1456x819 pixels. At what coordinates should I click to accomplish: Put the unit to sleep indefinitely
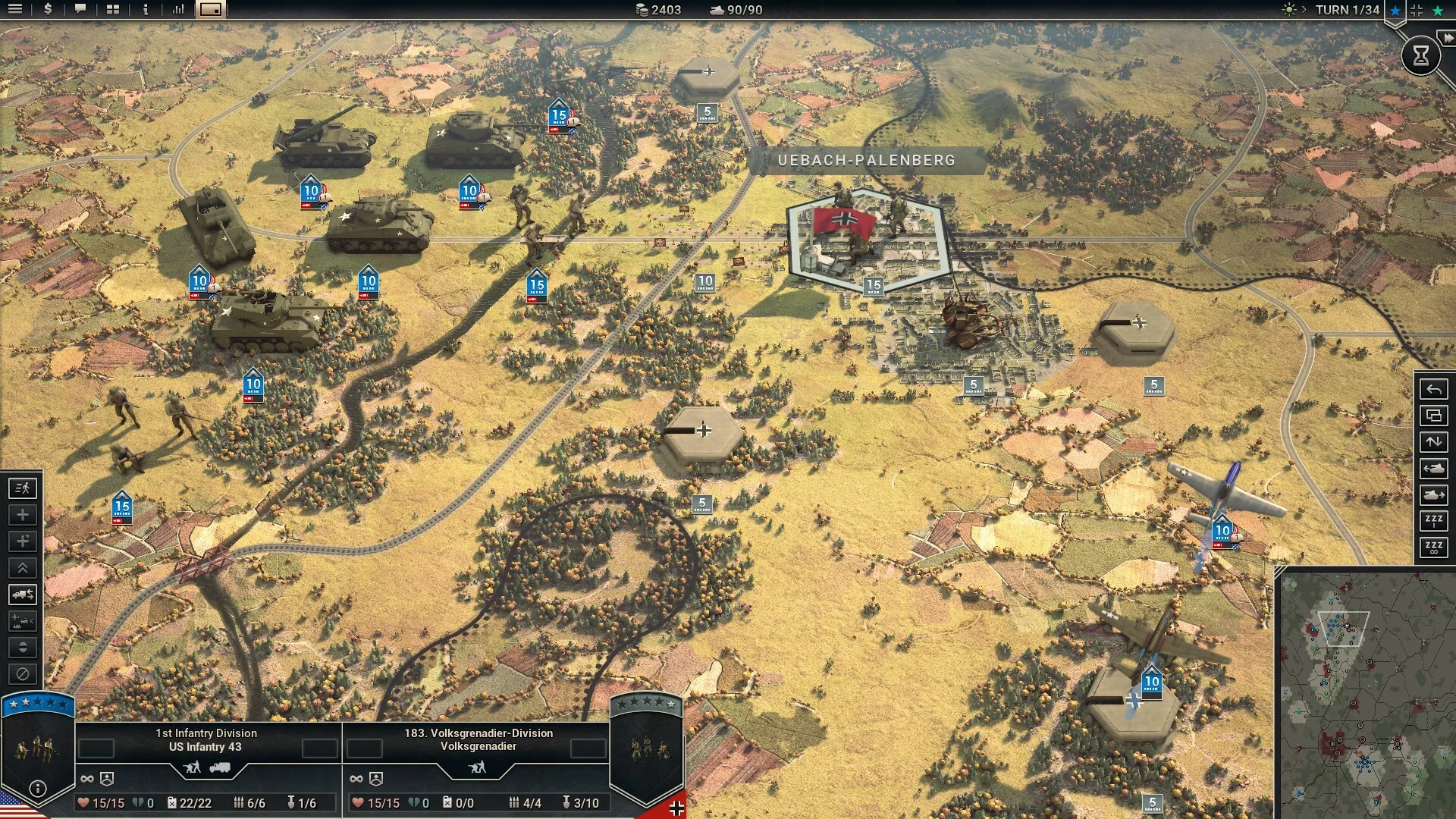[1433, 547]
